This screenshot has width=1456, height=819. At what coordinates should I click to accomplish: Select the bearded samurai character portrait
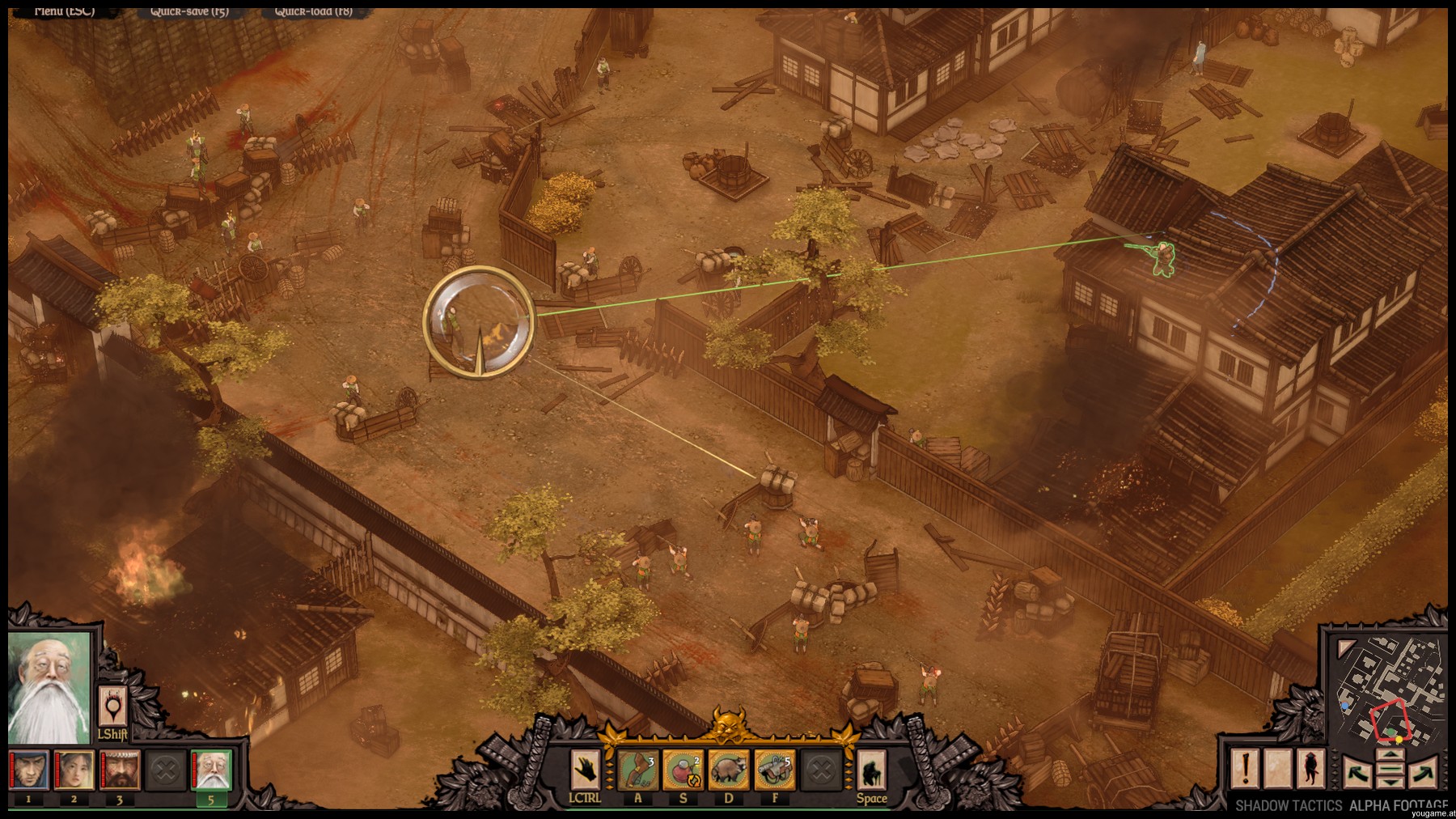[120, 770]
